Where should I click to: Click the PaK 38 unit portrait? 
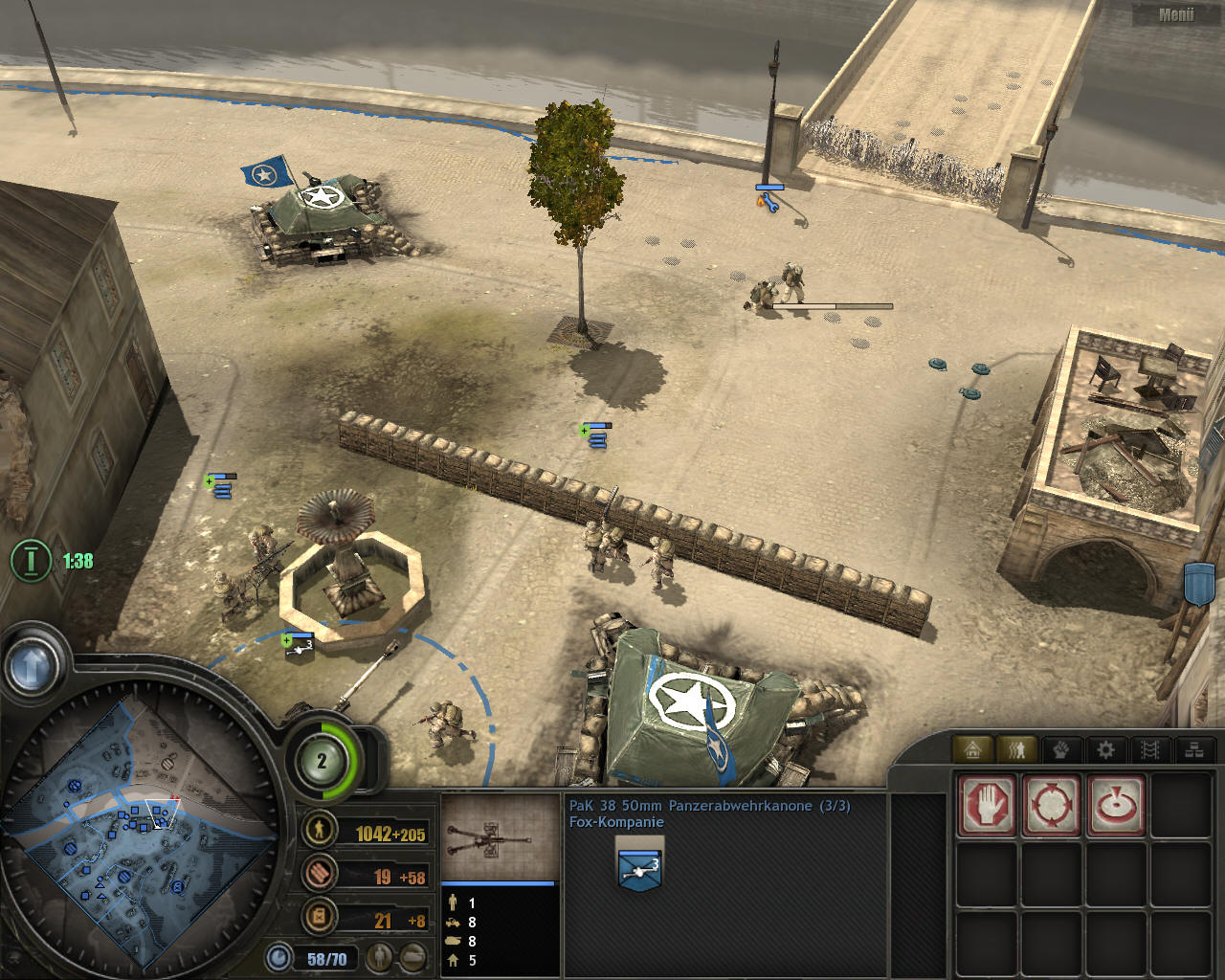499,836
